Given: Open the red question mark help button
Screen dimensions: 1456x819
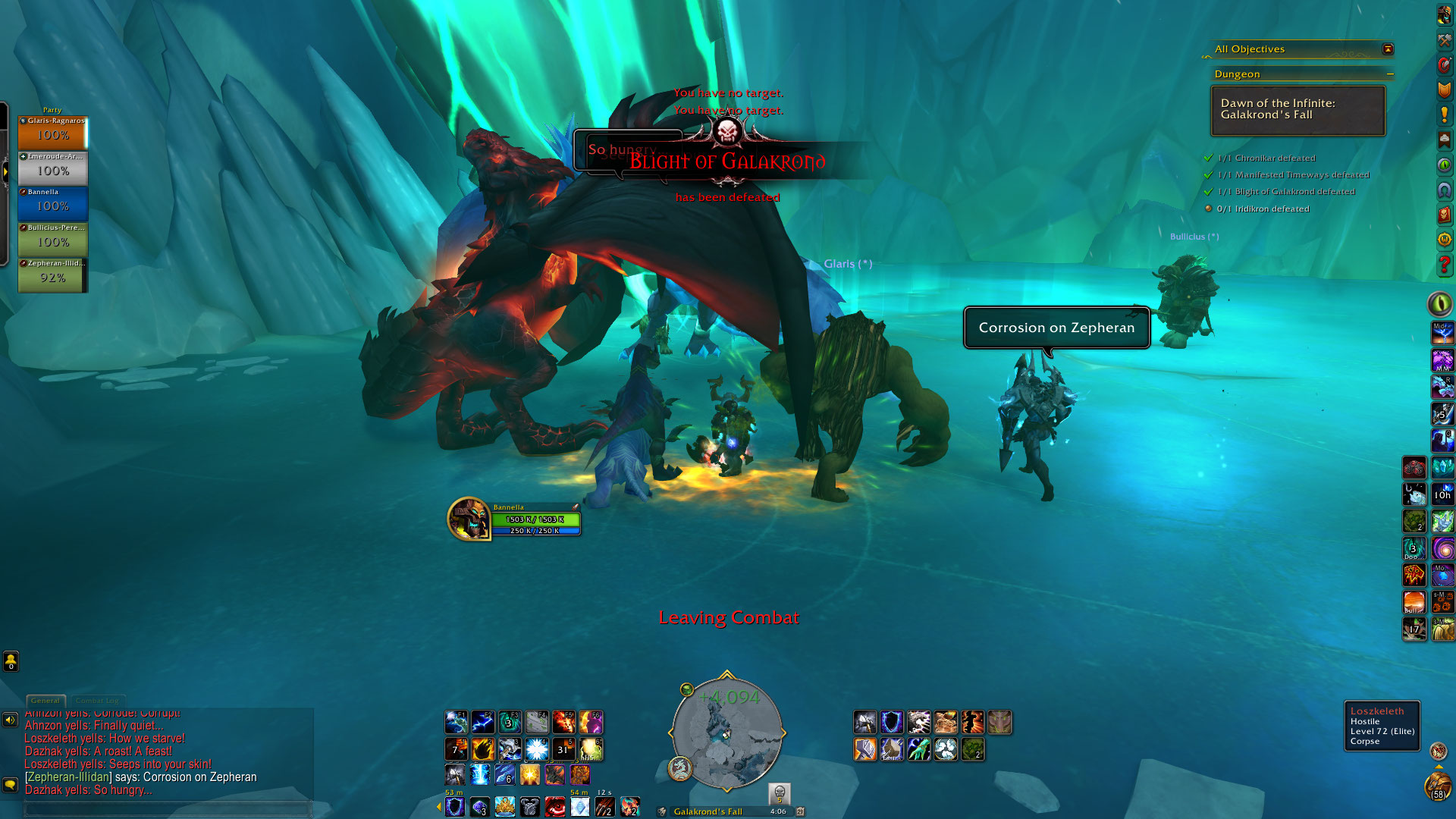Looking at the screenshot, I should (x=1444, y=265).
